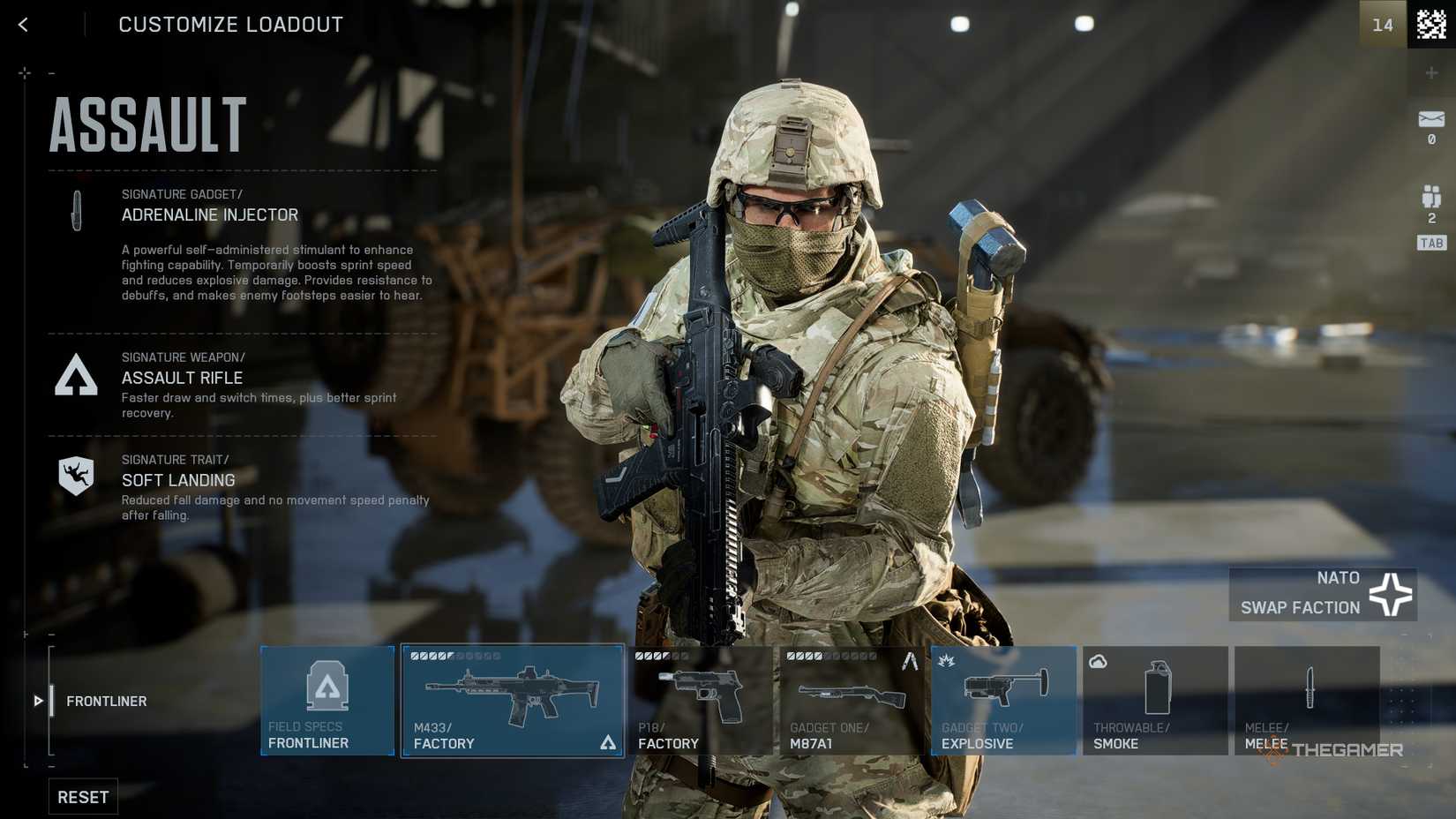The height and width of the screenshot is (819, 1456).
Task: Open the Field Specs Frontliner slot
Action: [327, 700]
